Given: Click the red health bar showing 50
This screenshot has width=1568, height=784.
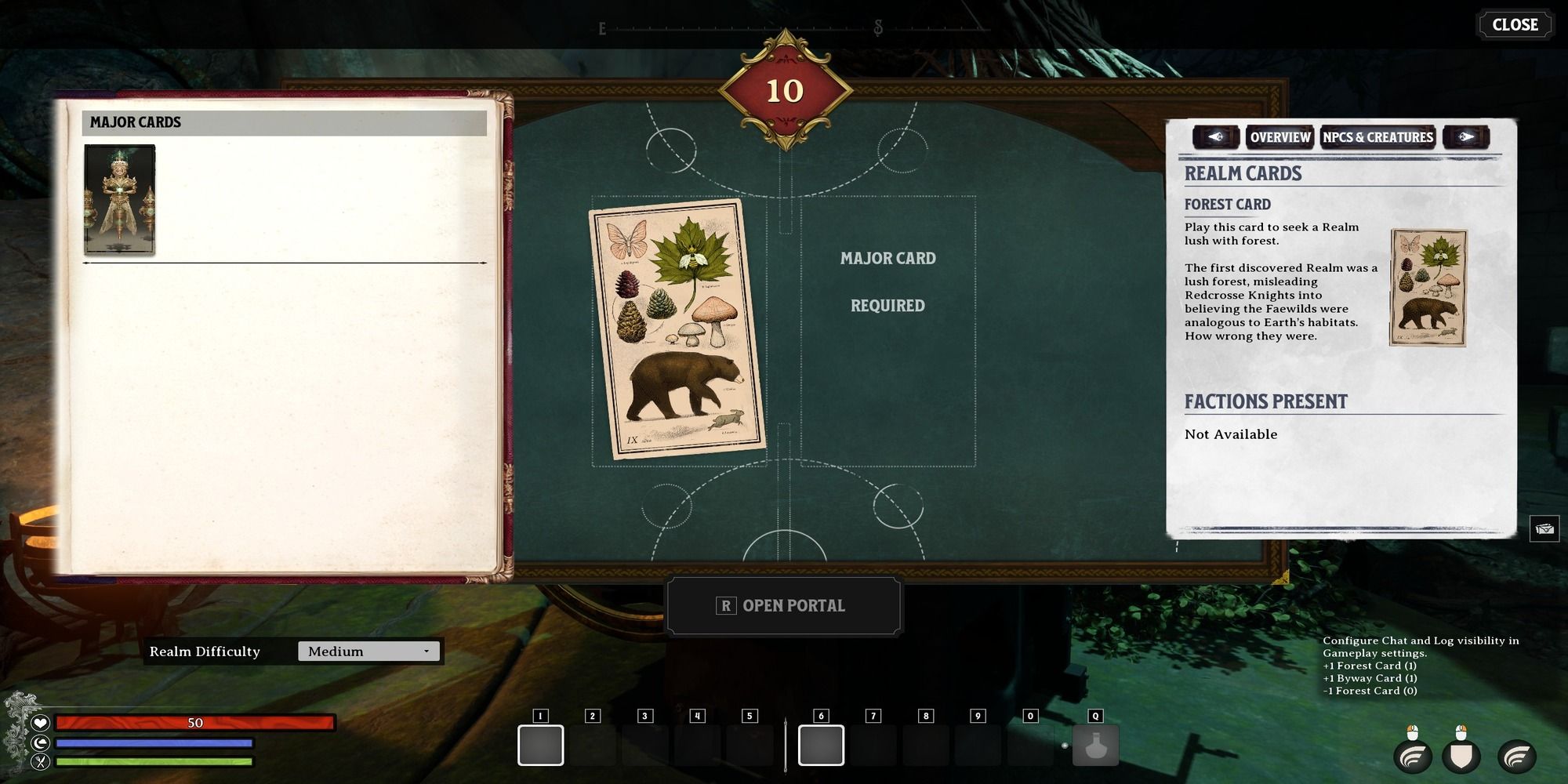Looking at the screenshot, I should (x=196, y=723).
